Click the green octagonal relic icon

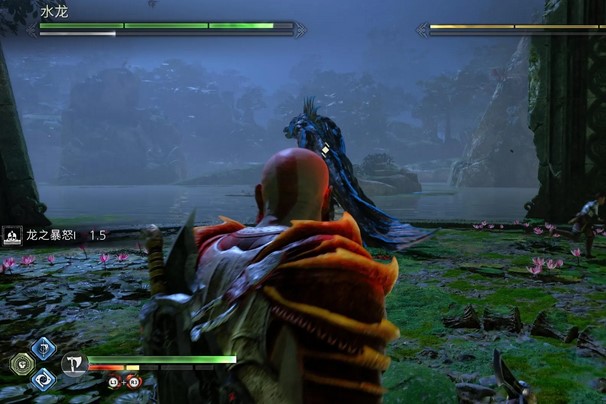(x=22, y=364)
